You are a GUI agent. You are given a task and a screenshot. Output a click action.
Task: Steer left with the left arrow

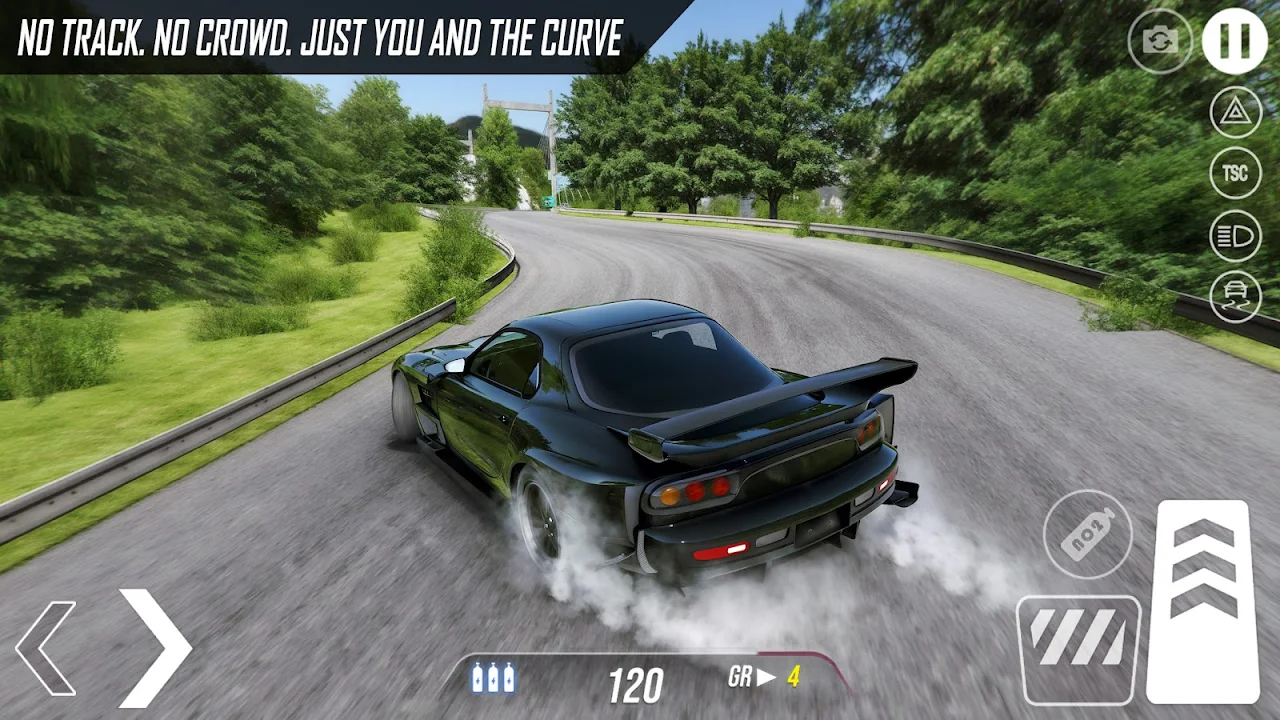47,648
